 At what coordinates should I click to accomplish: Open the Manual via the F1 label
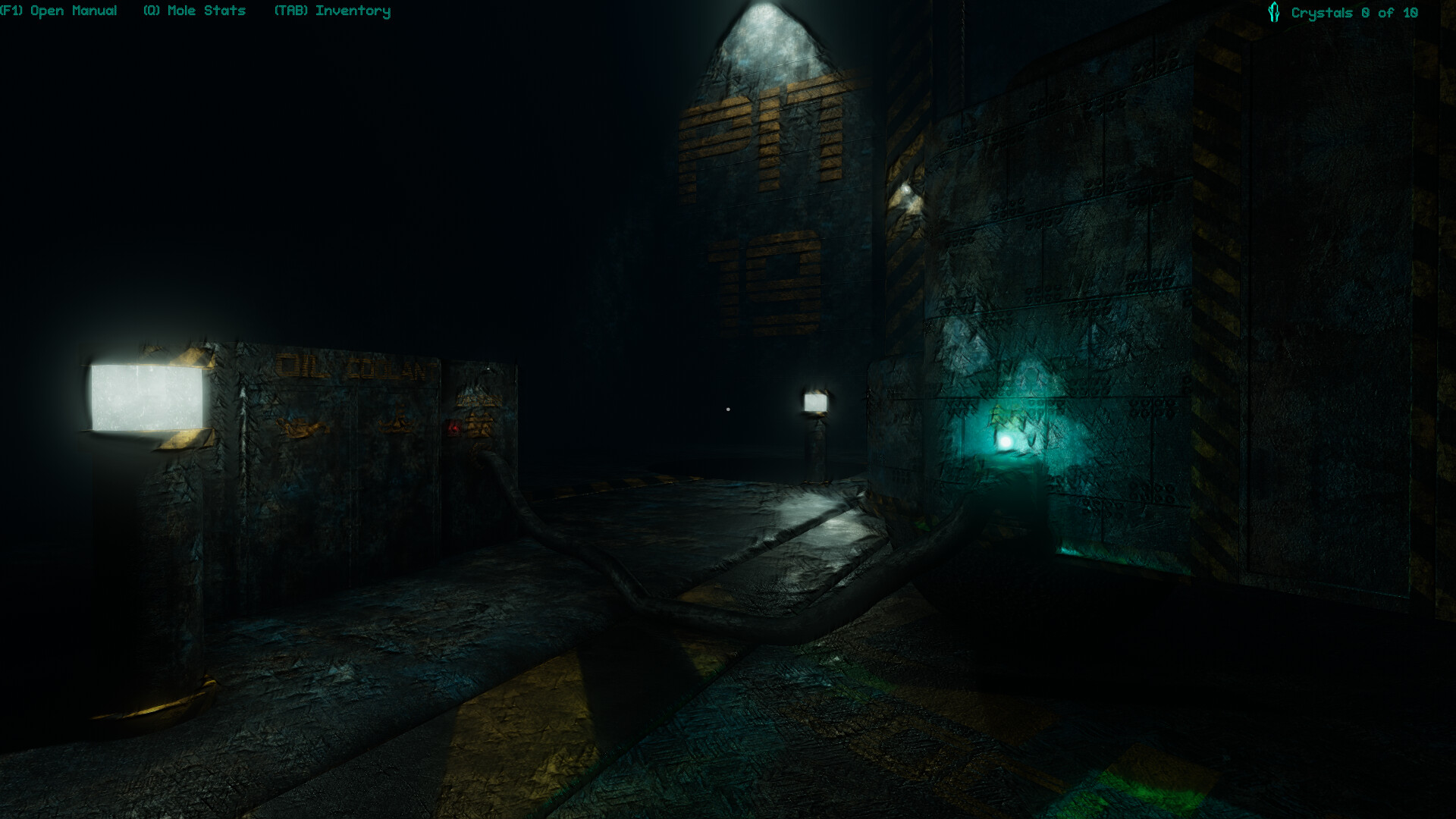click(x=59, y=11)
